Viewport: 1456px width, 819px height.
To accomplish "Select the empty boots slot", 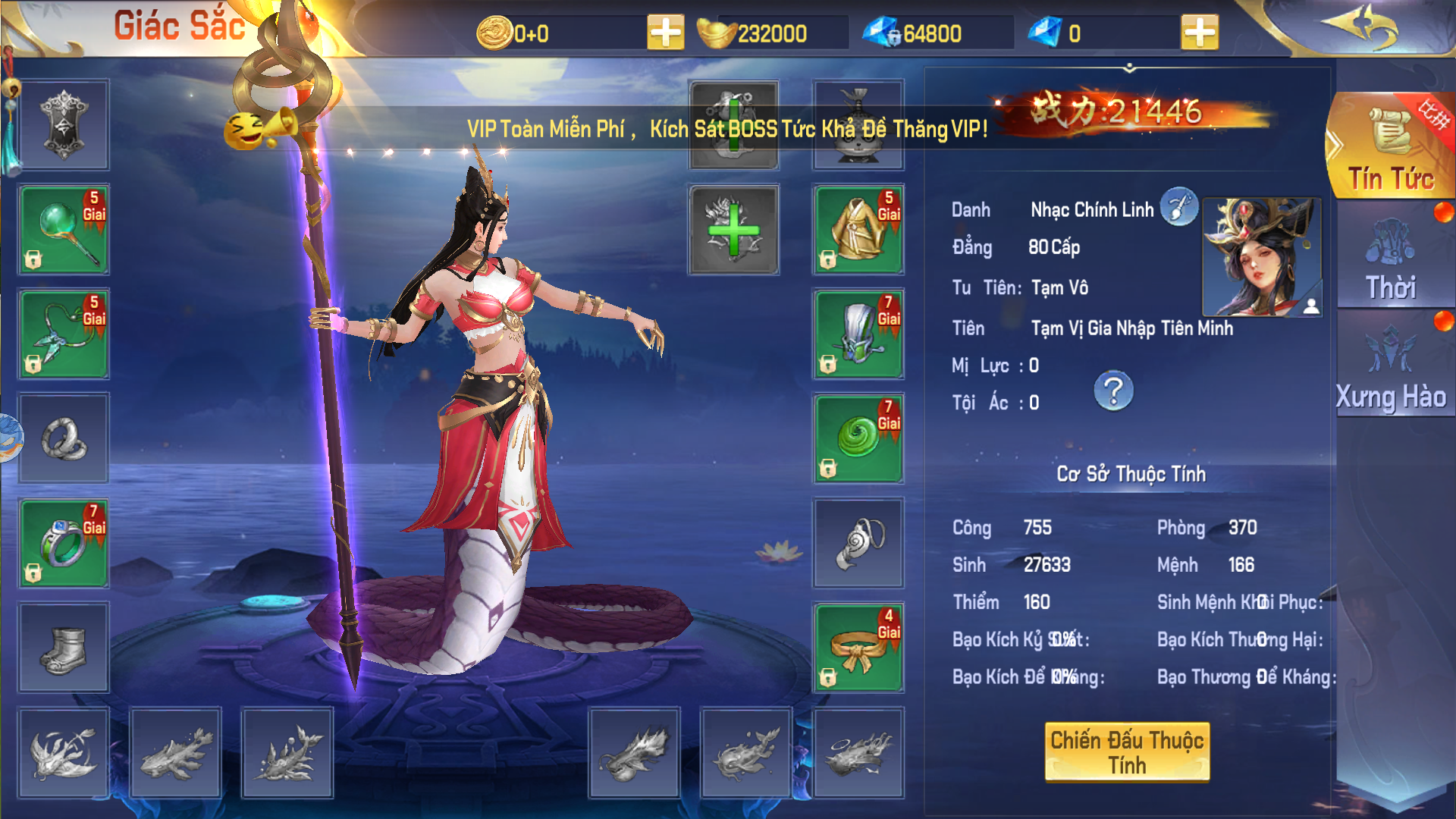I will [x=64, y=648].
